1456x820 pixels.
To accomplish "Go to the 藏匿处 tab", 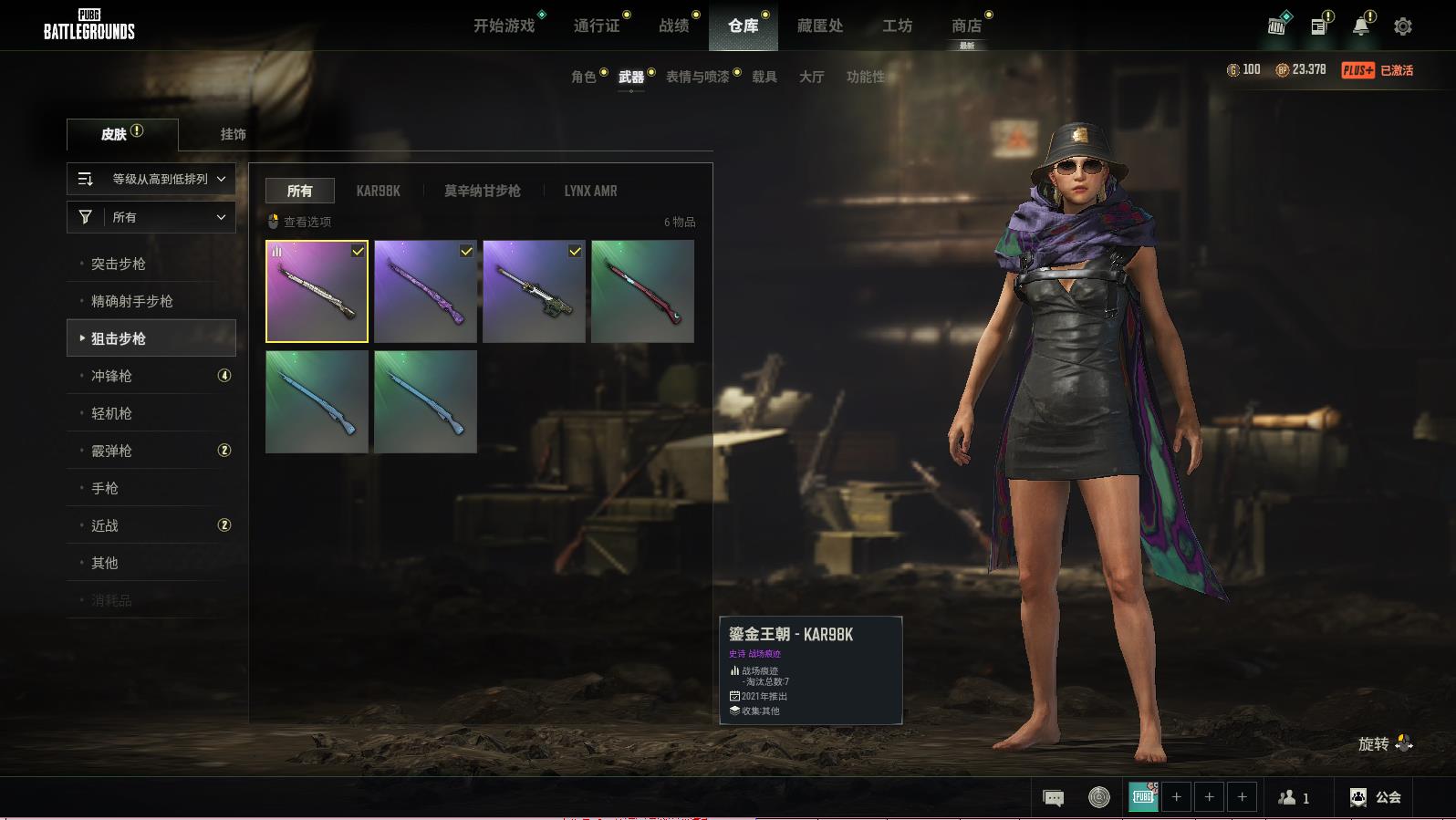I will click(x=819, y=26).
